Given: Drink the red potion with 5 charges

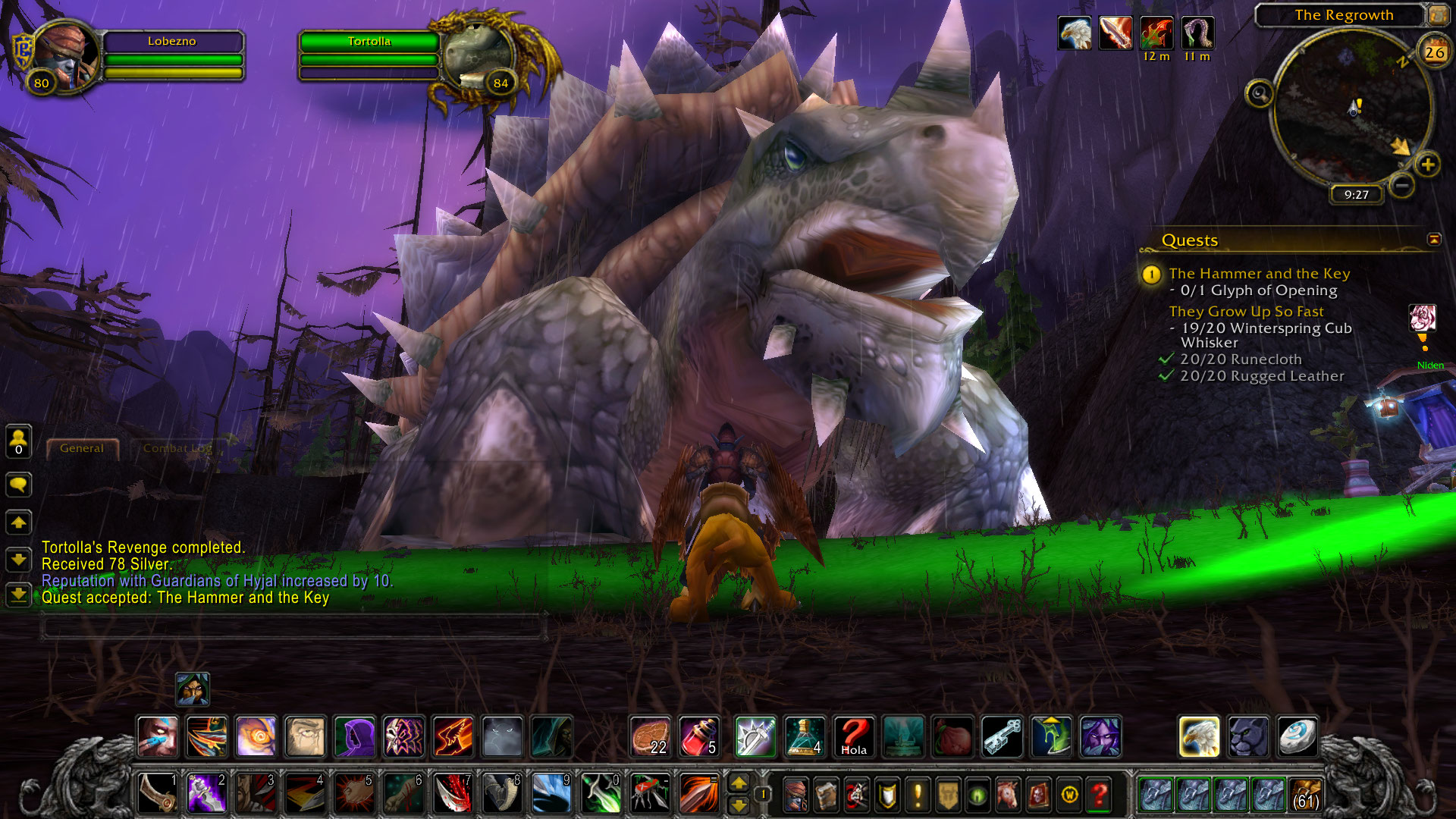Looking at the screenshot, I should pos(698,736).
